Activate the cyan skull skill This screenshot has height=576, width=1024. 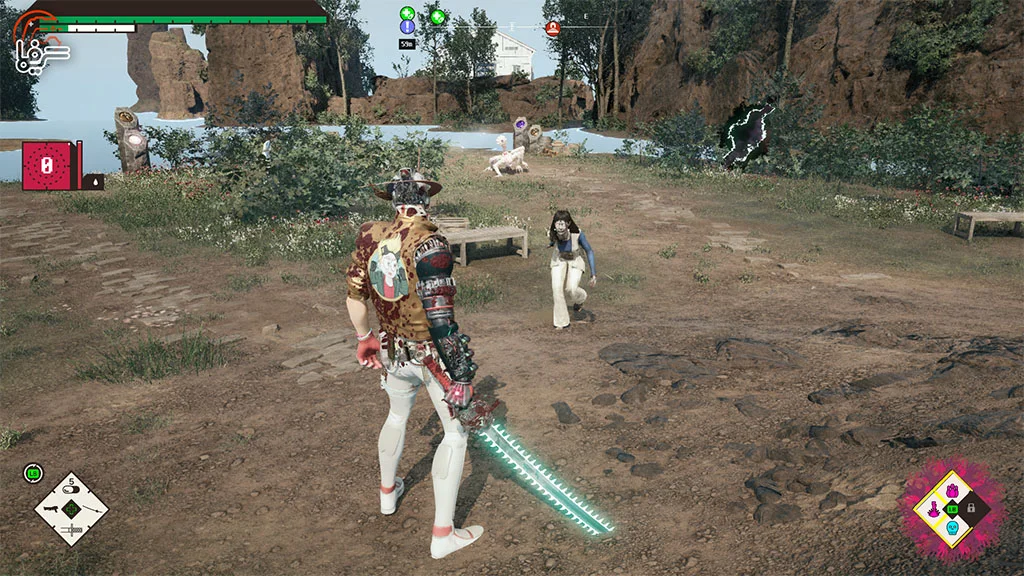pos(952,528)
